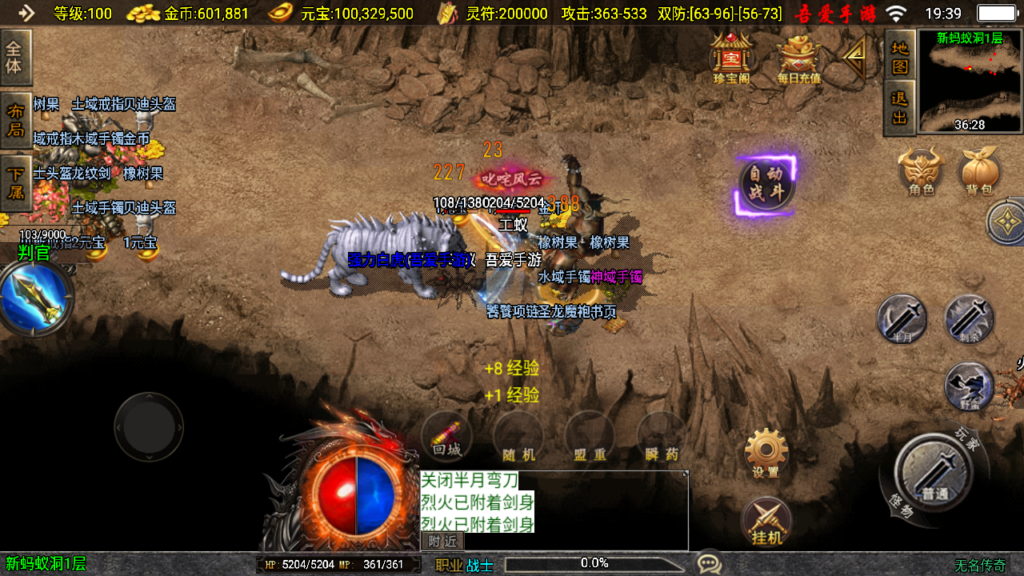Viewport: 1024px width, 576px height.
Task: Select the 布局 tab
Action: pyautogui.click(x=15, y=119)
